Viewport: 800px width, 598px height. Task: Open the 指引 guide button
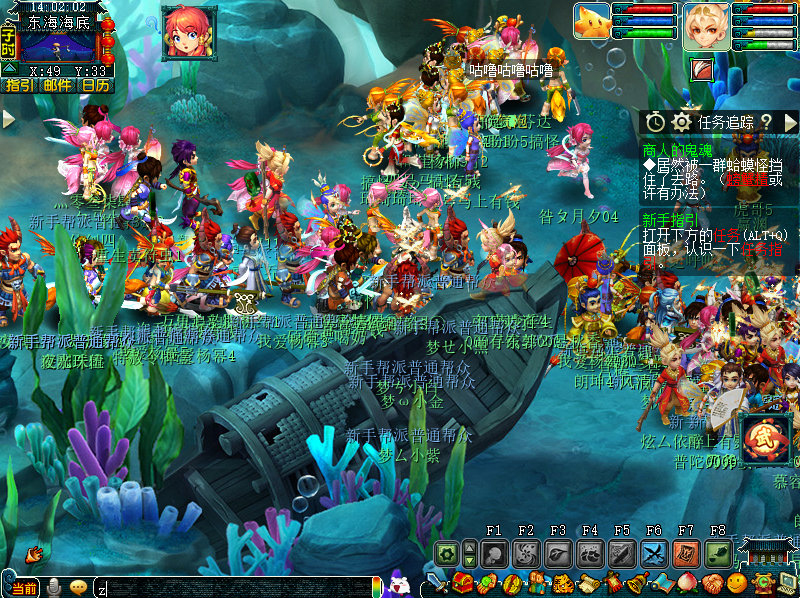pyautogui.click(x=19, y=85)
